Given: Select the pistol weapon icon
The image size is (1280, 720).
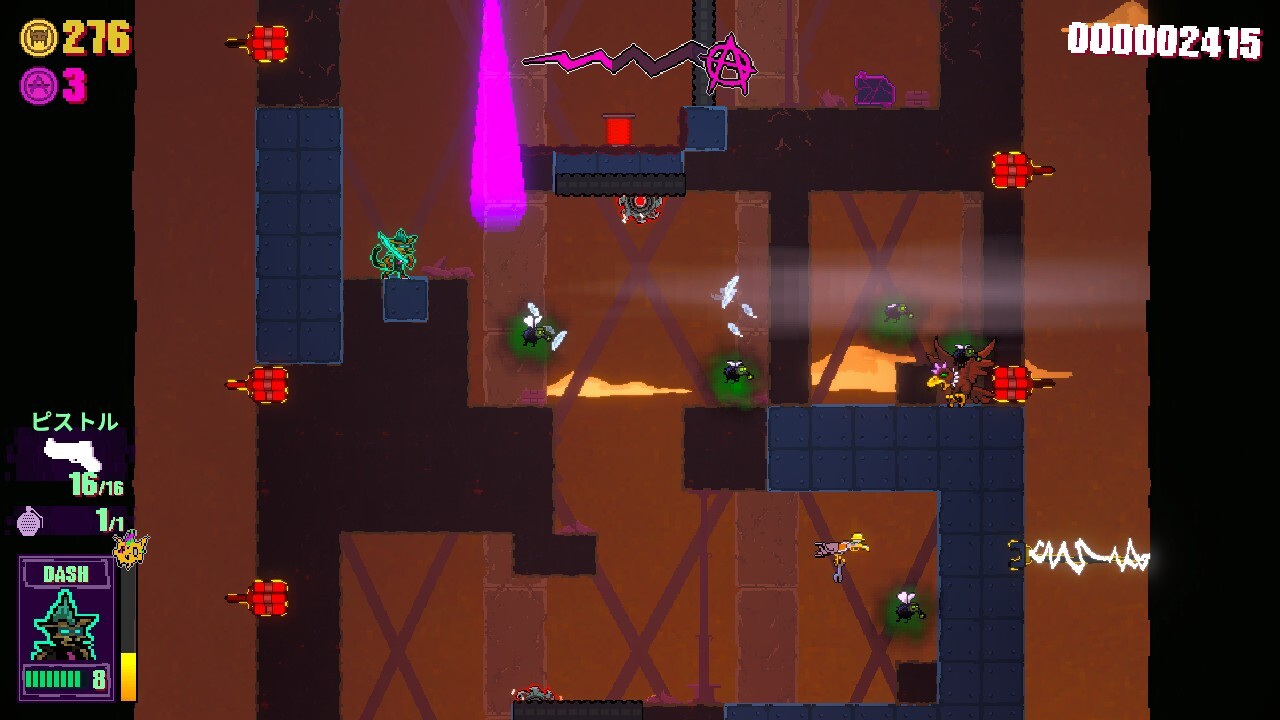Looking at the screenshot, I should point(74,455).
